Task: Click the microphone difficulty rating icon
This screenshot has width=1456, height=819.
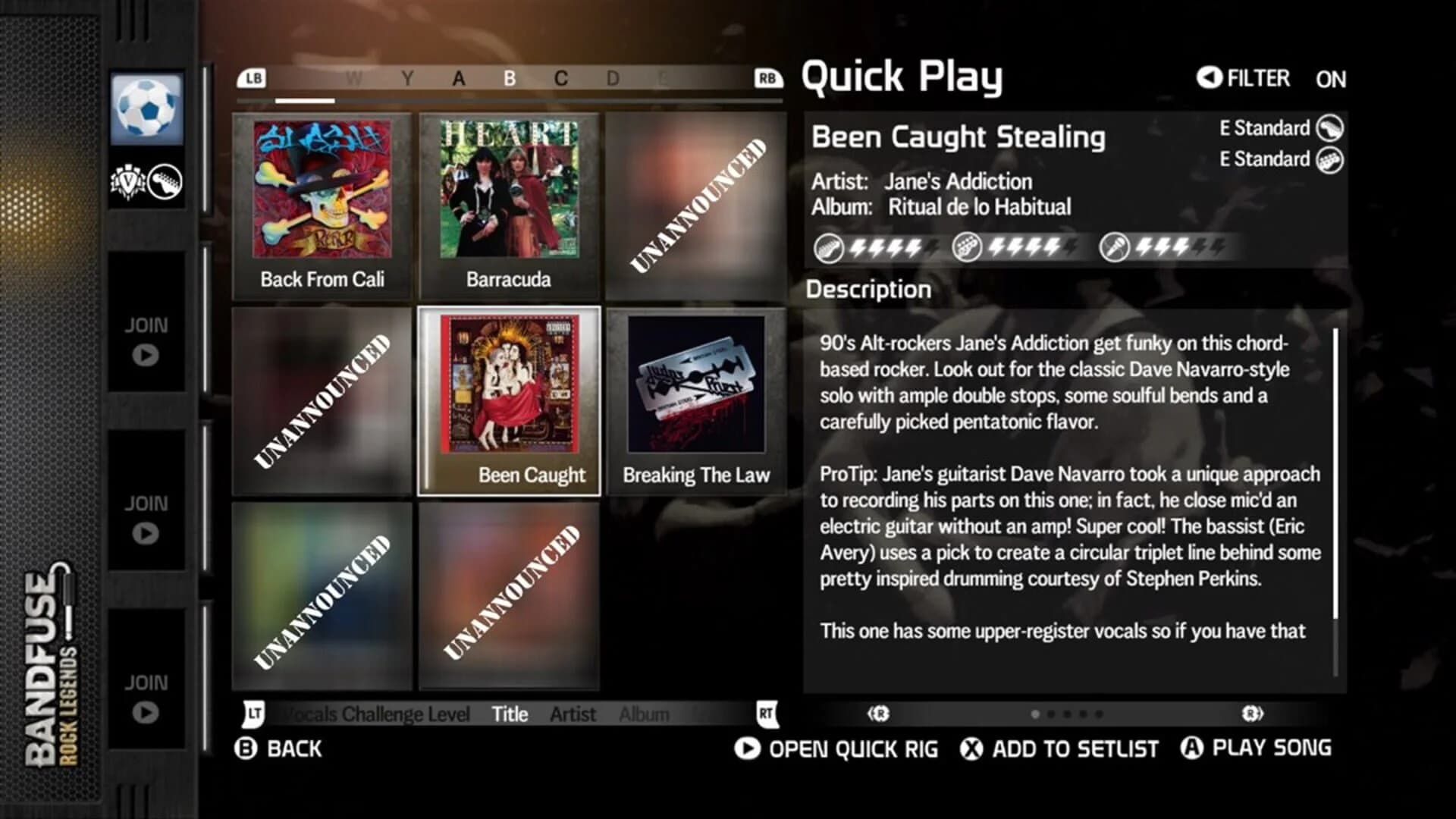Action: pyautogui.click(x=1113, y=247)
